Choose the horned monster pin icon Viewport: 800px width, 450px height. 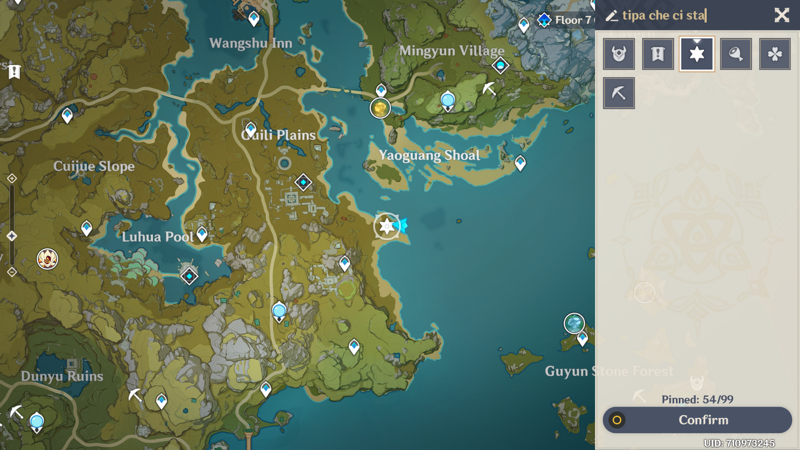(619, 54)
